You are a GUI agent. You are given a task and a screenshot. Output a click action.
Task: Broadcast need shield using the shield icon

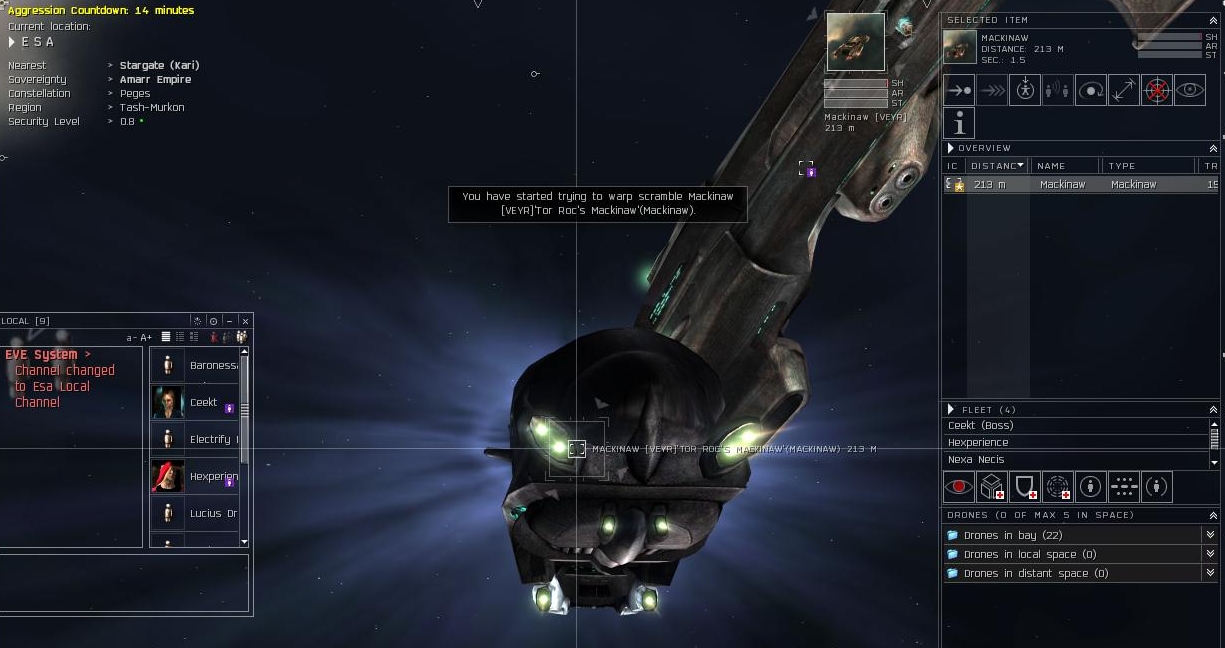tap(1025, 487)
